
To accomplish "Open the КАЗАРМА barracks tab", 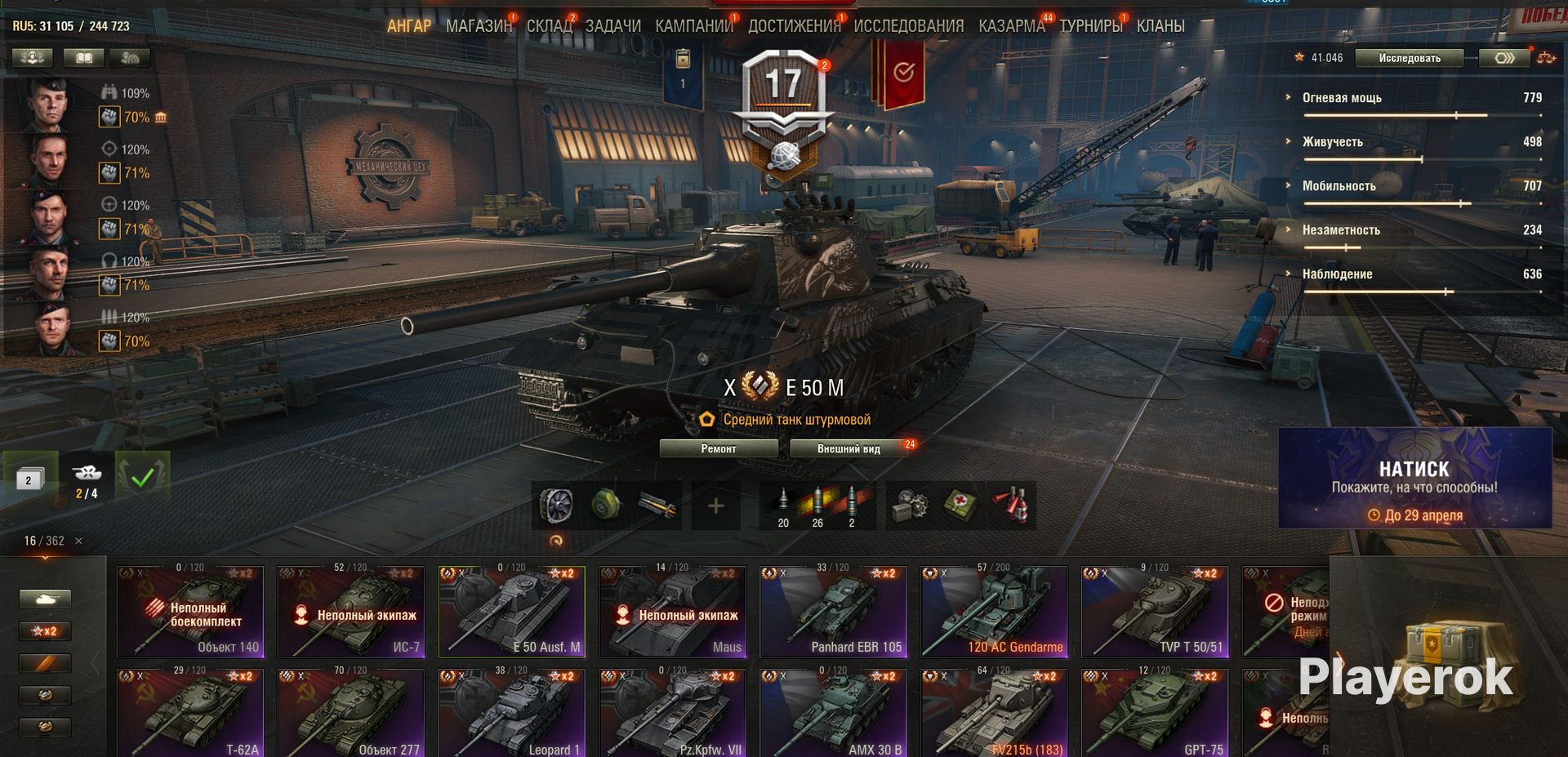I will (1011, 26).
